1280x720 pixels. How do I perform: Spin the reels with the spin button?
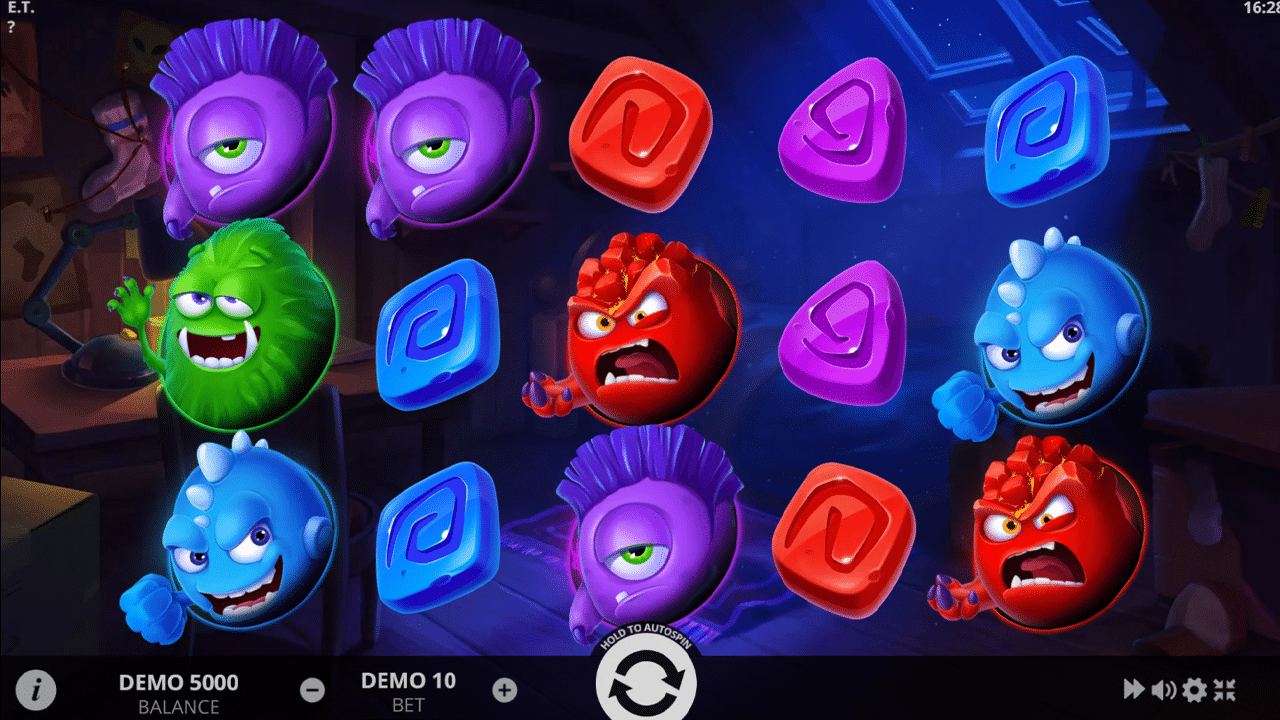[645, 684]
